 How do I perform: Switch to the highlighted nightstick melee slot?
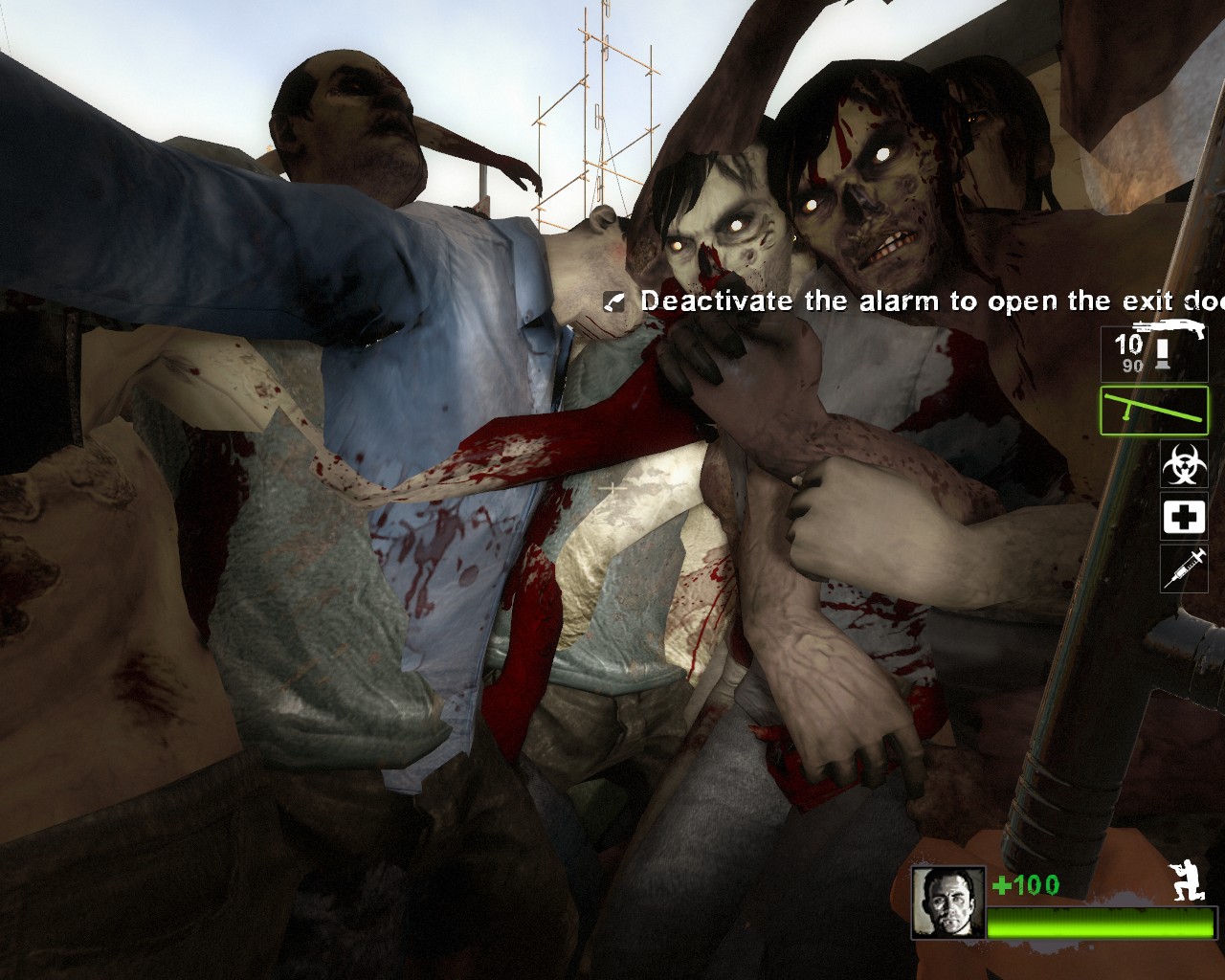[1153, 411]
